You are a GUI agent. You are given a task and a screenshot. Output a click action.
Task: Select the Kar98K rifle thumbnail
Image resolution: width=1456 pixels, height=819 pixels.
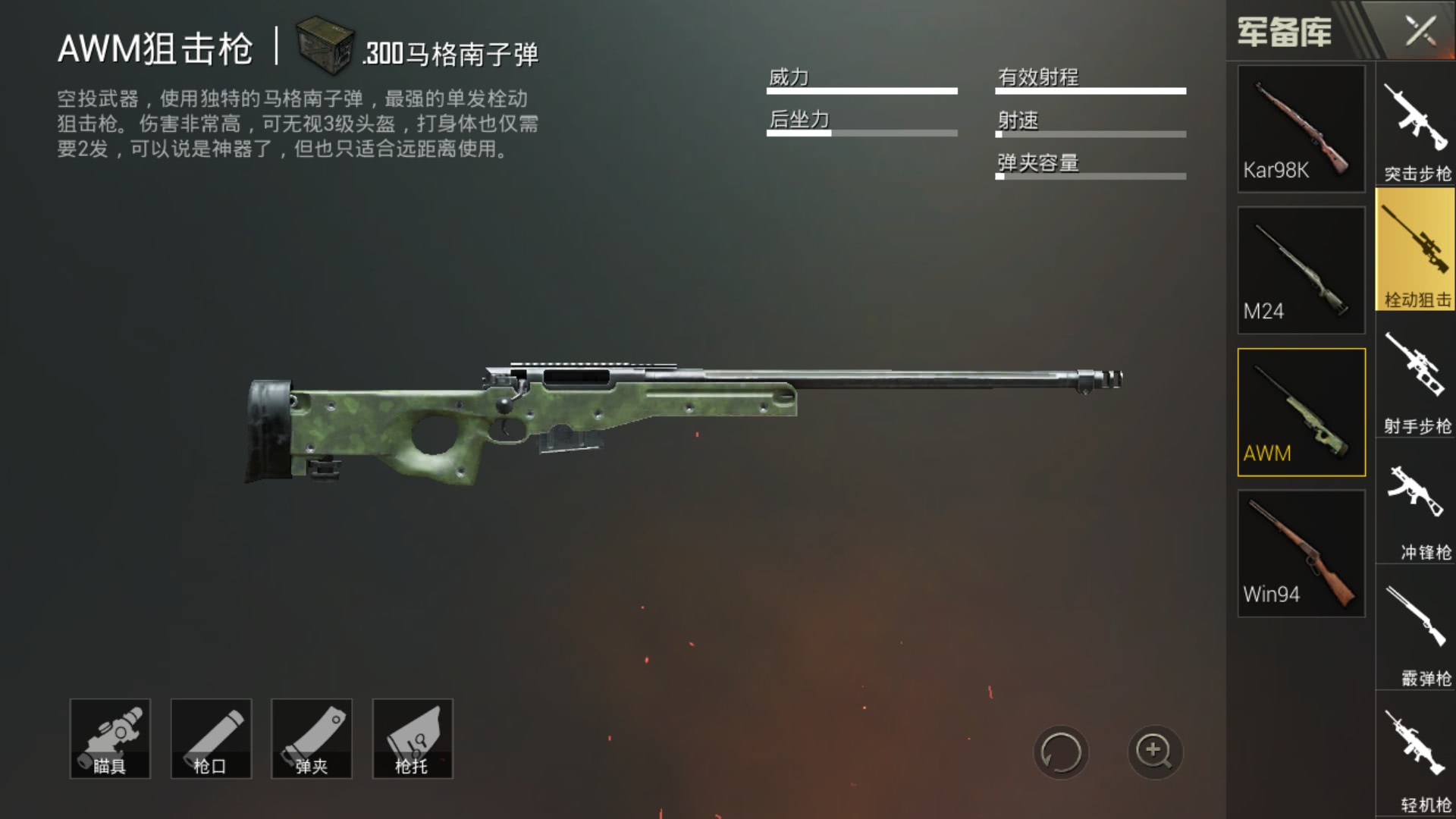1301,128
